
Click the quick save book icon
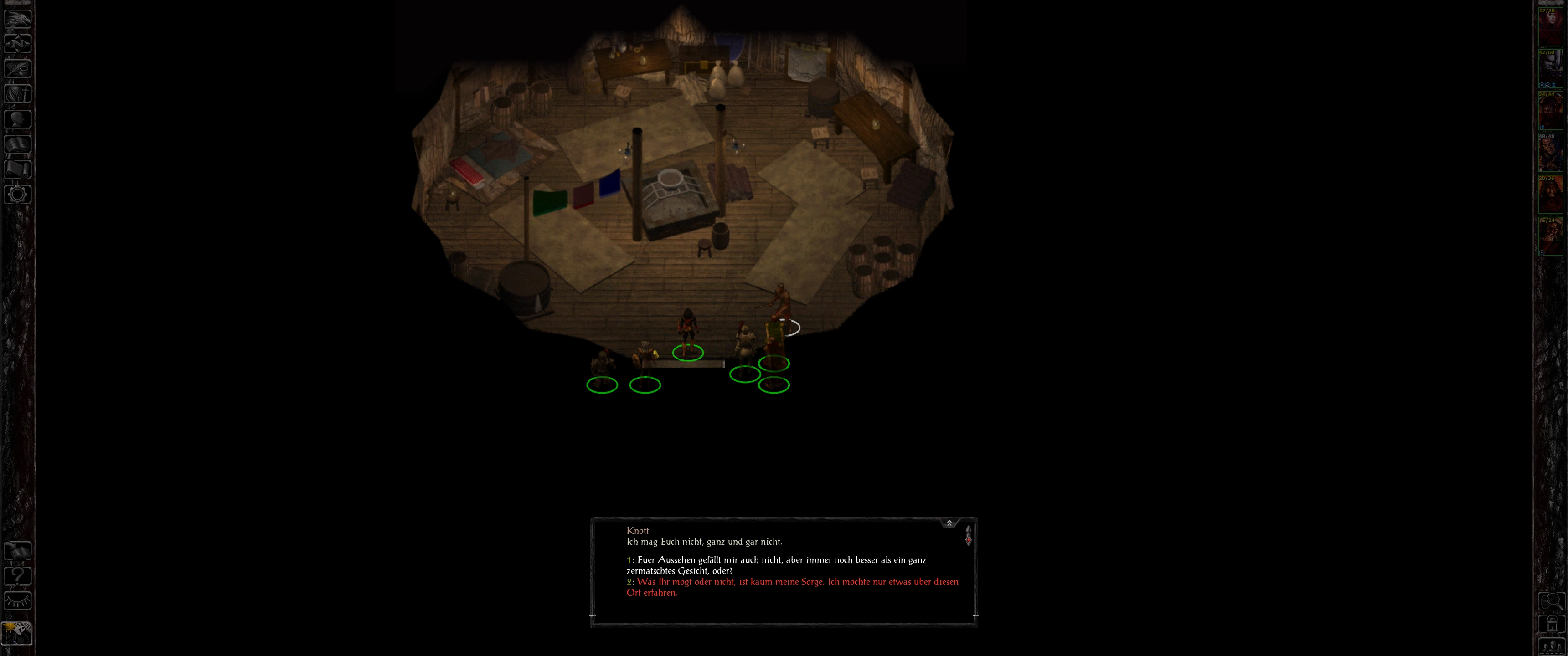pyautogui.click(x=18, y=551)
